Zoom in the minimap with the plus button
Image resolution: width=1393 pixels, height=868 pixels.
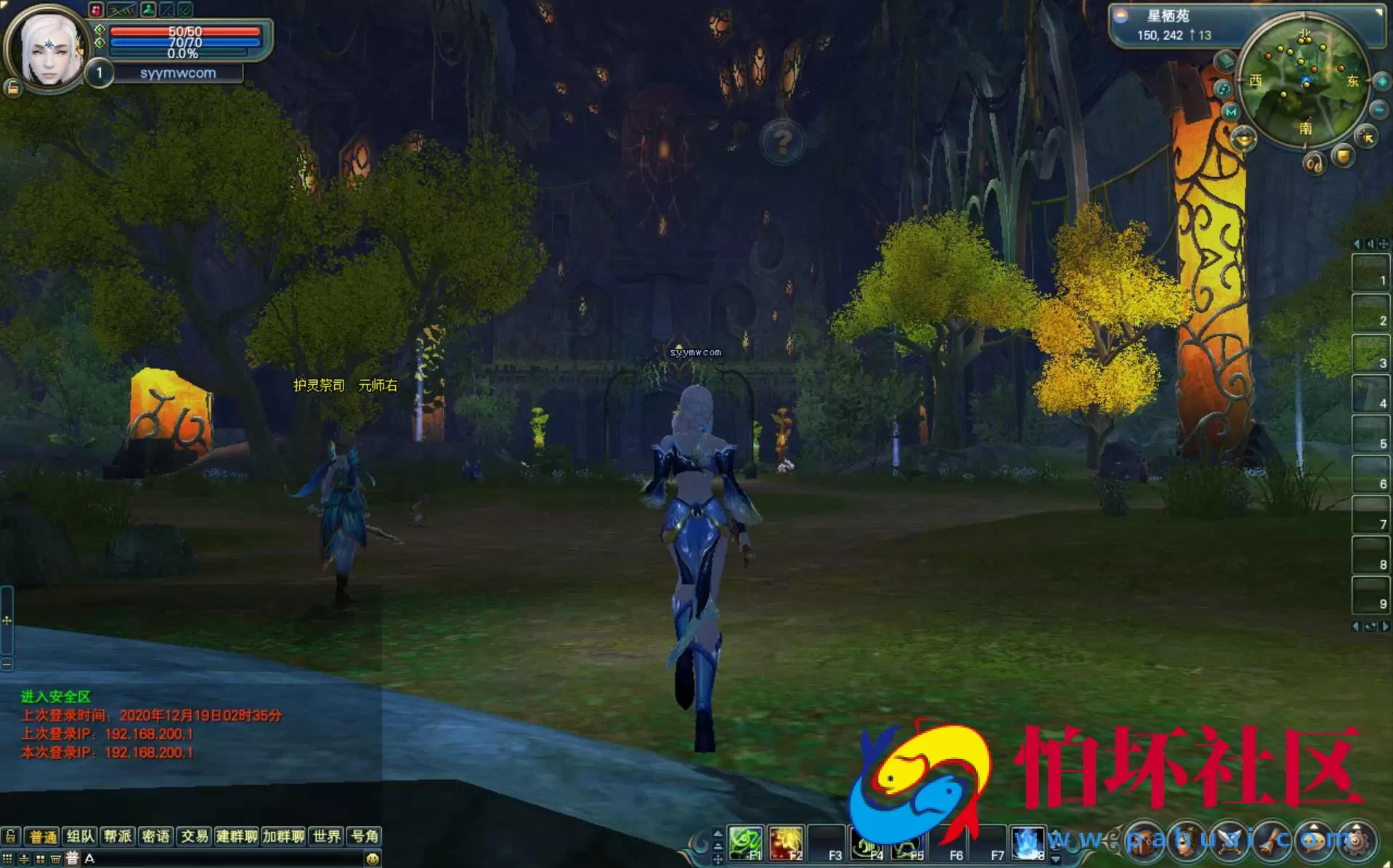1381,82
